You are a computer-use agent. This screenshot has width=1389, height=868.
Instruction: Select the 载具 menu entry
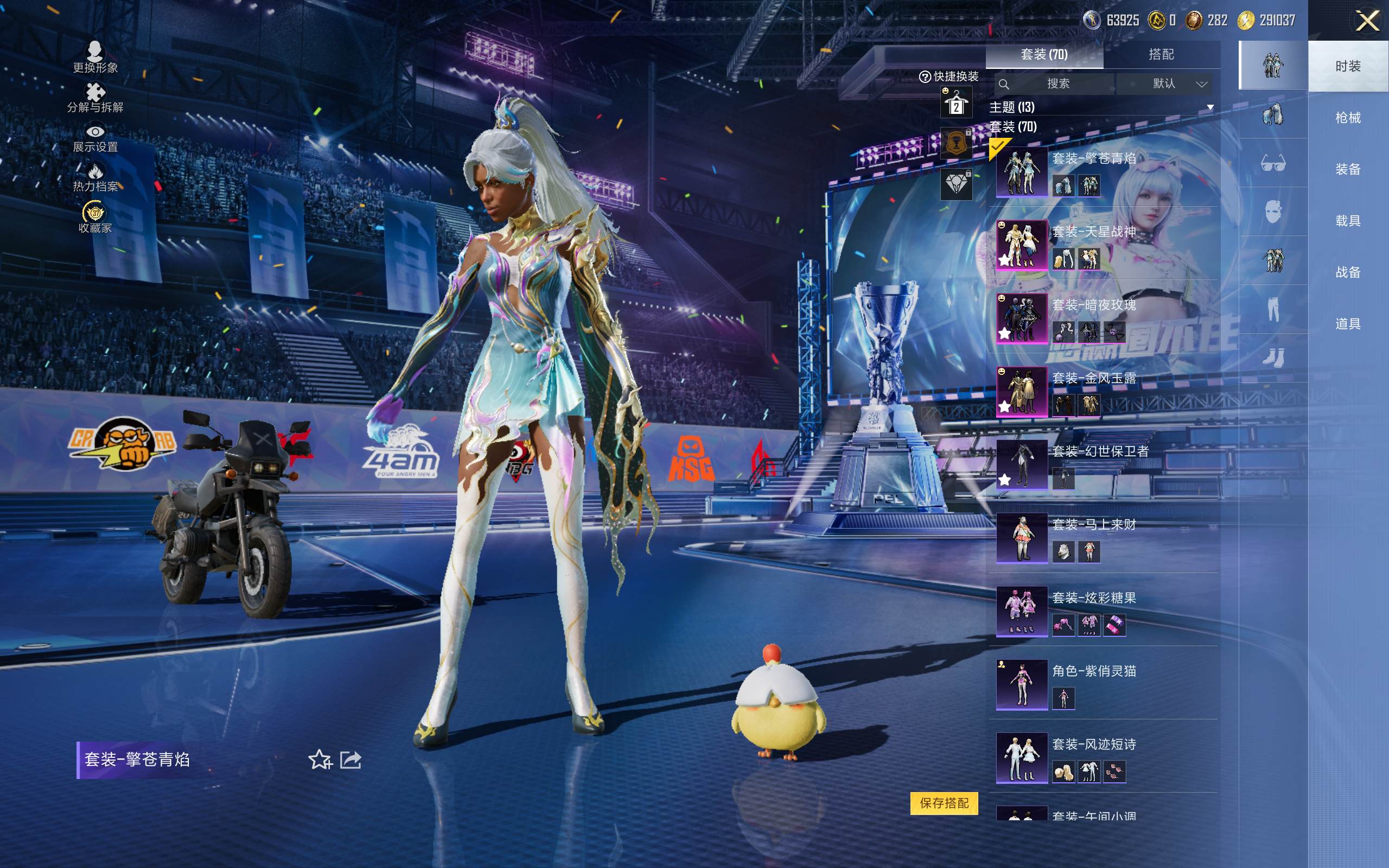(x=1347, y=221)
